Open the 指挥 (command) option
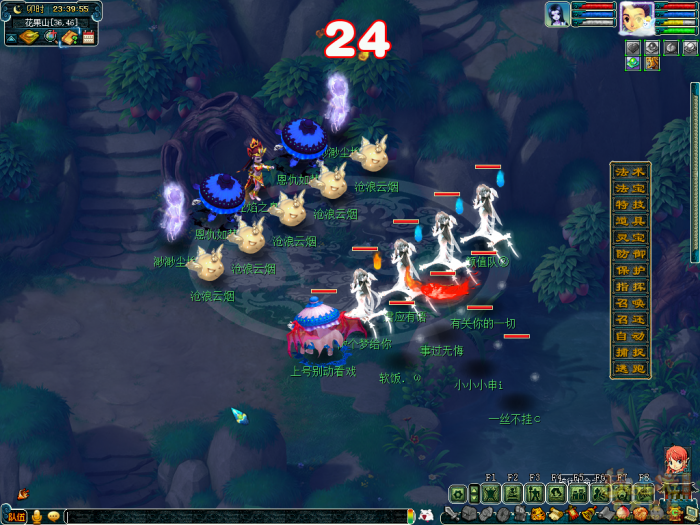Screen dimensions: 700x525 (x=630, y=286)
